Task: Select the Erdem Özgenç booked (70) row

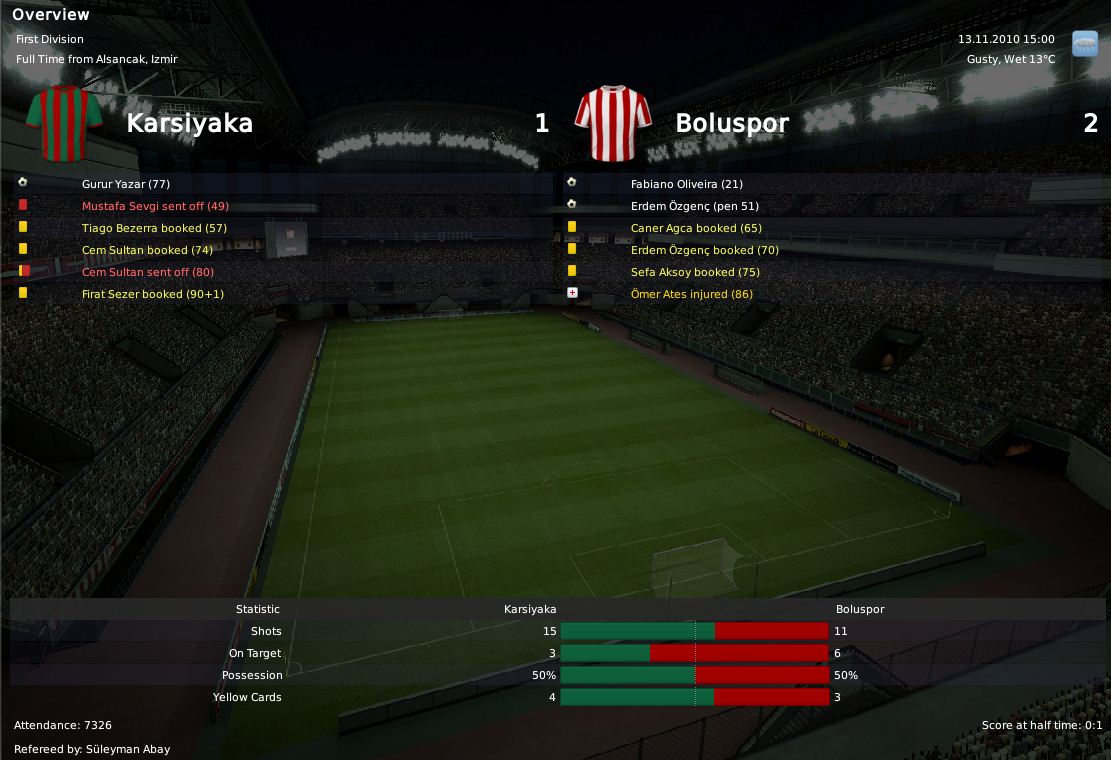Action: point(704,250)
